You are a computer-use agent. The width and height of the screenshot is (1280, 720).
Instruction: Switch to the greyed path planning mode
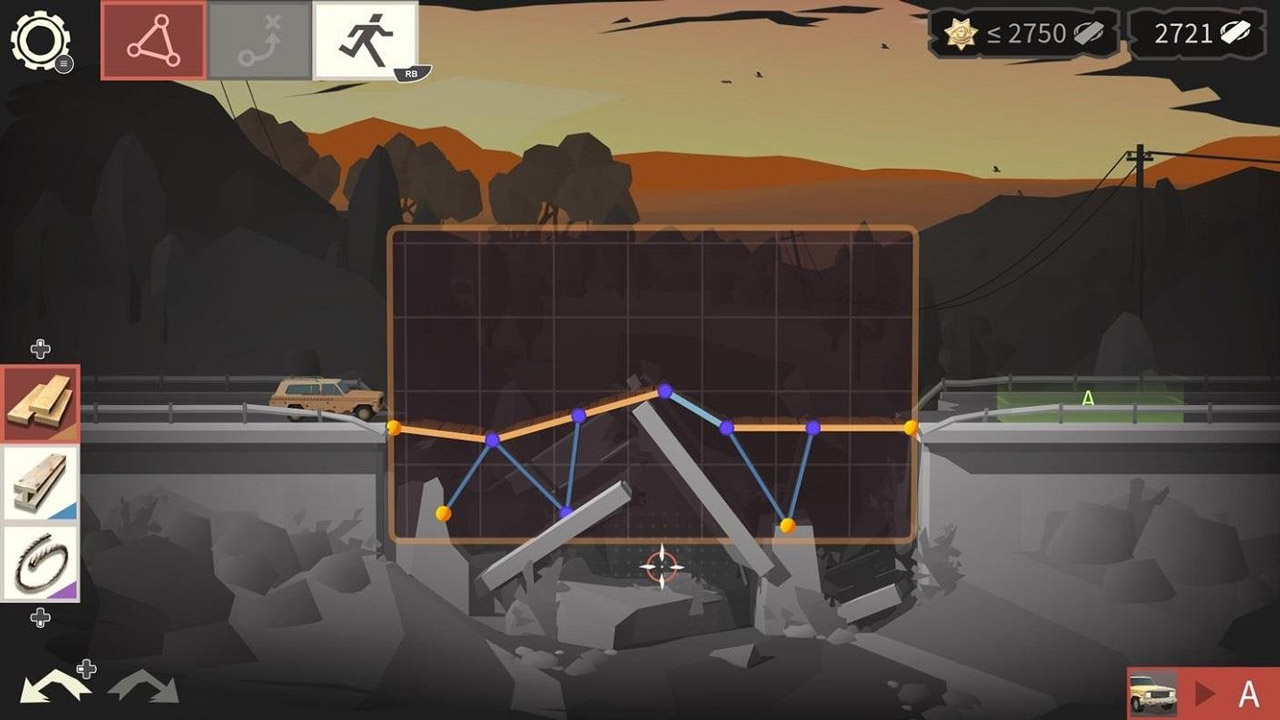259,41
